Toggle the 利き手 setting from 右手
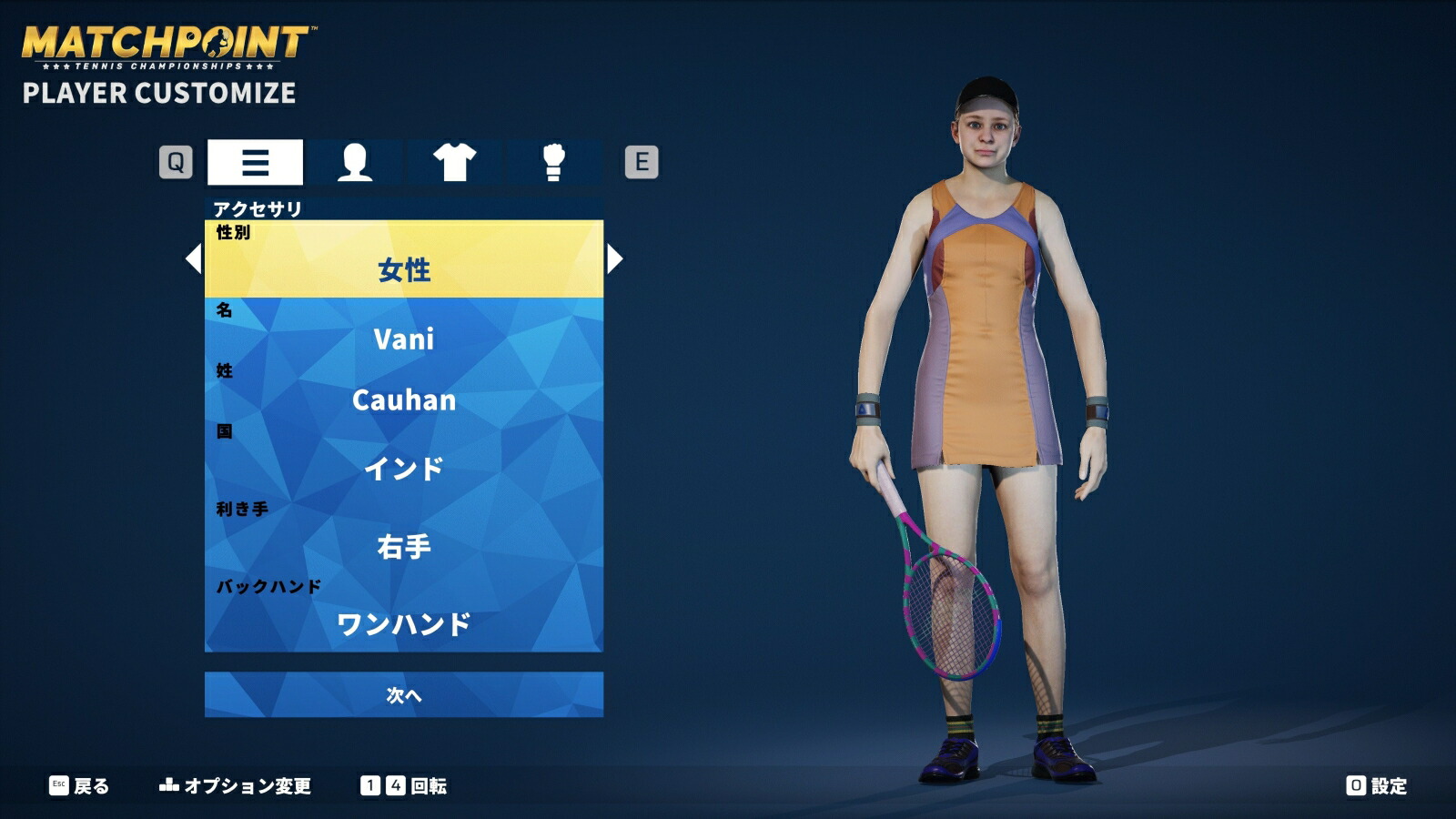This screenshot has width=1456, height=819. click(x=404, y=547)
